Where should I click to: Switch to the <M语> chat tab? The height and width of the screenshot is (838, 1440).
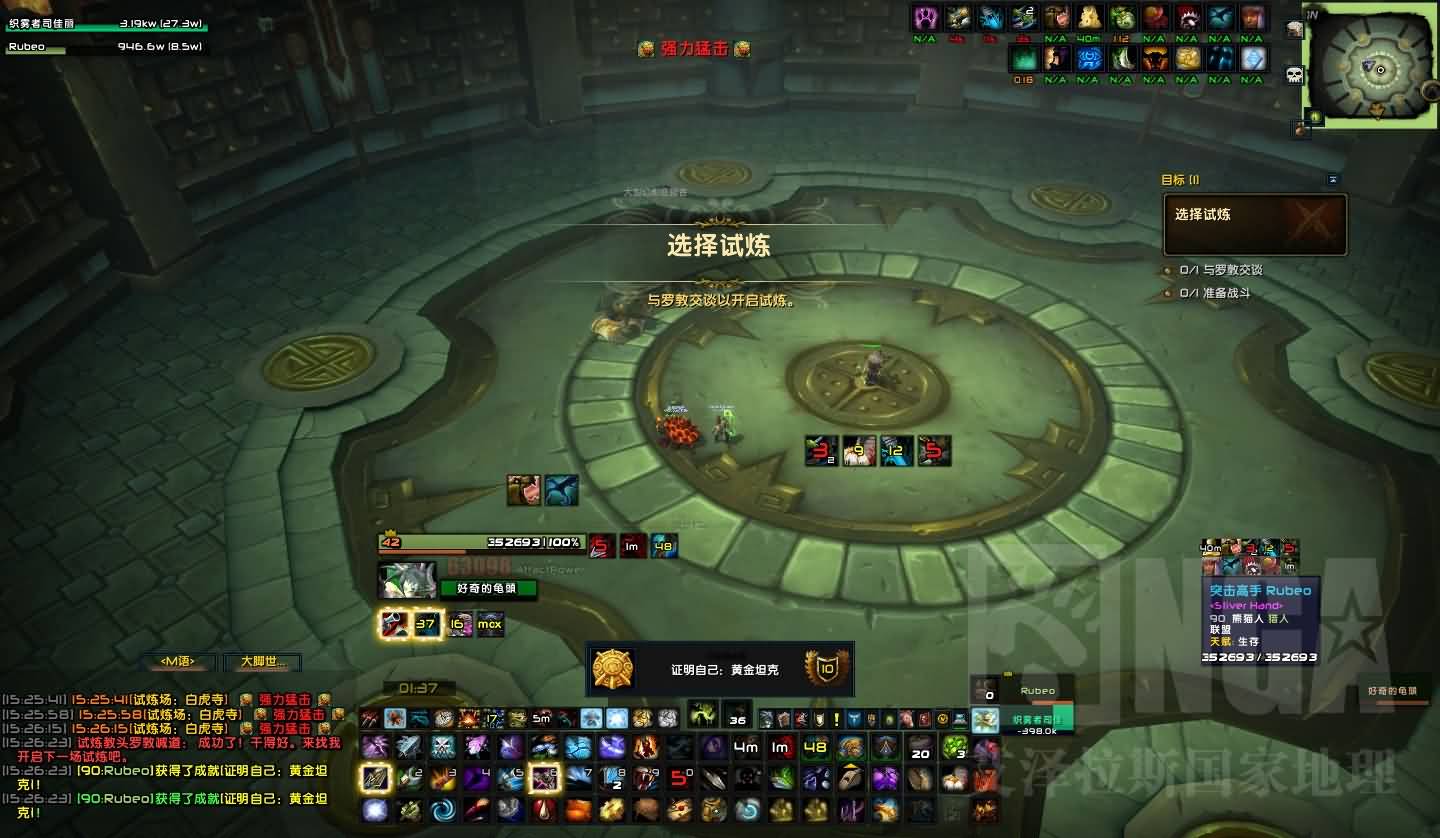click(180, 662)
